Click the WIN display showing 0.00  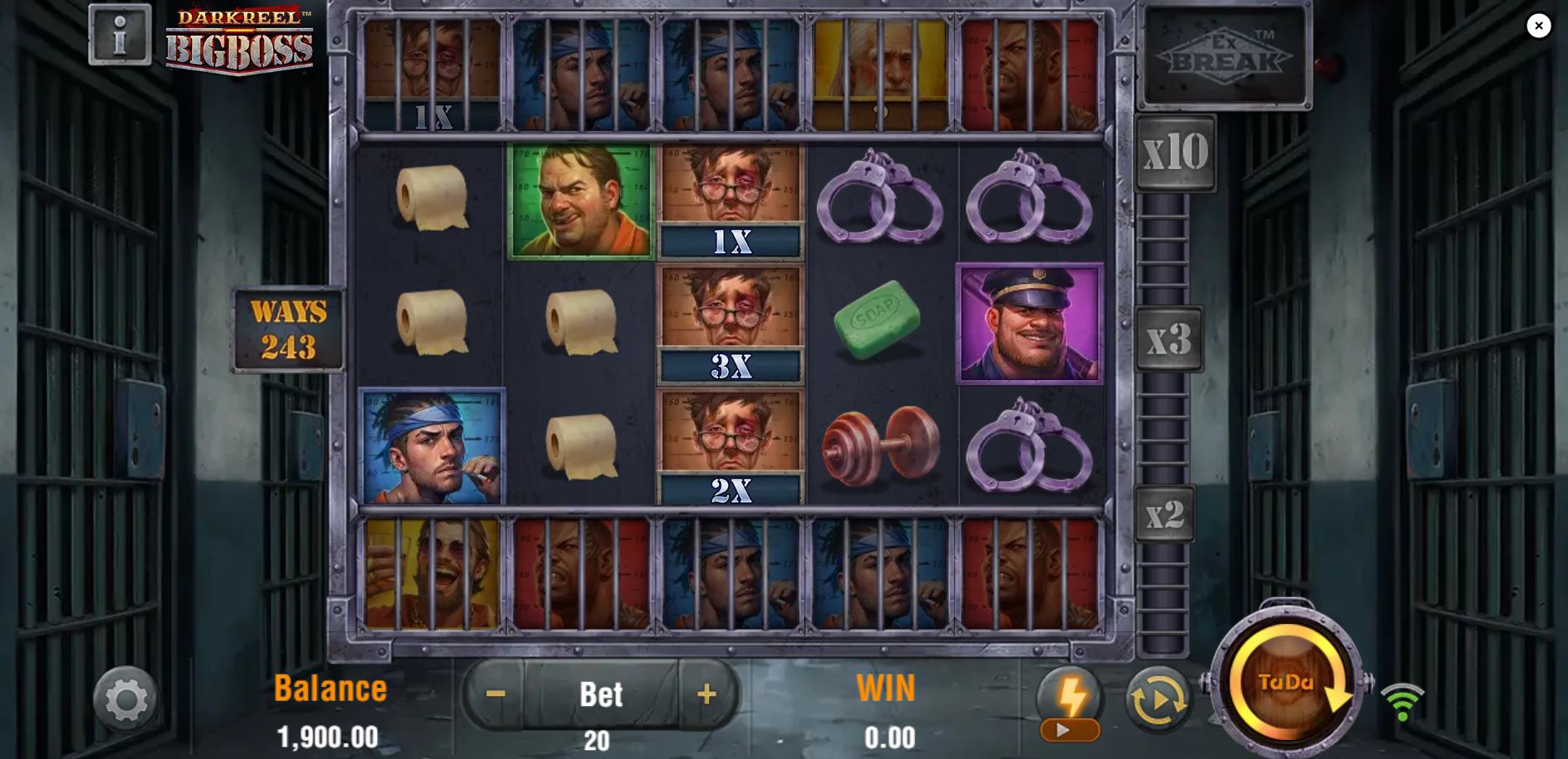pyautogui.click(x=887, y=708)
